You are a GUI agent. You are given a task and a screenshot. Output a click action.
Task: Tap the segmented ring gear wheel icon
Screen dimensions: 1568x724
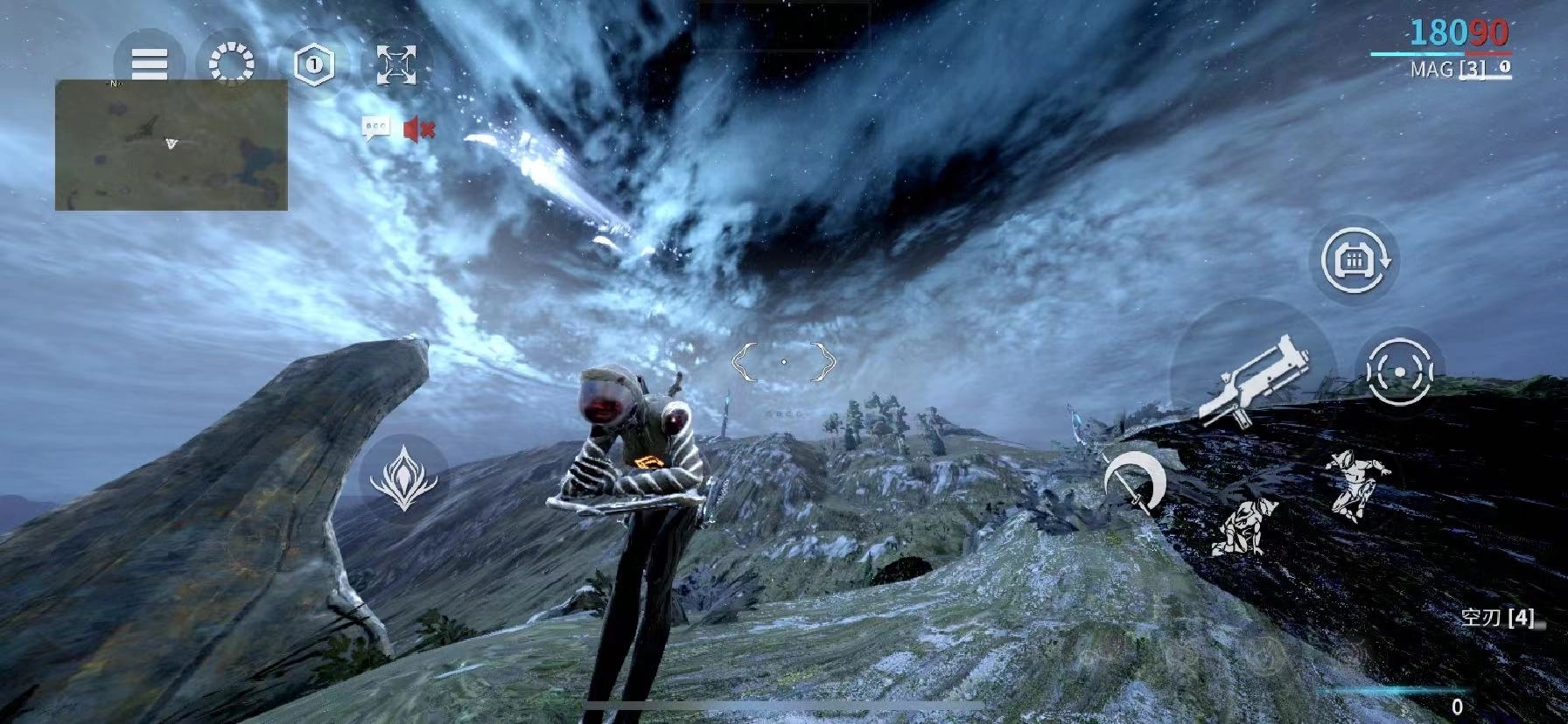pyautogui.click(x=232, y=64)
